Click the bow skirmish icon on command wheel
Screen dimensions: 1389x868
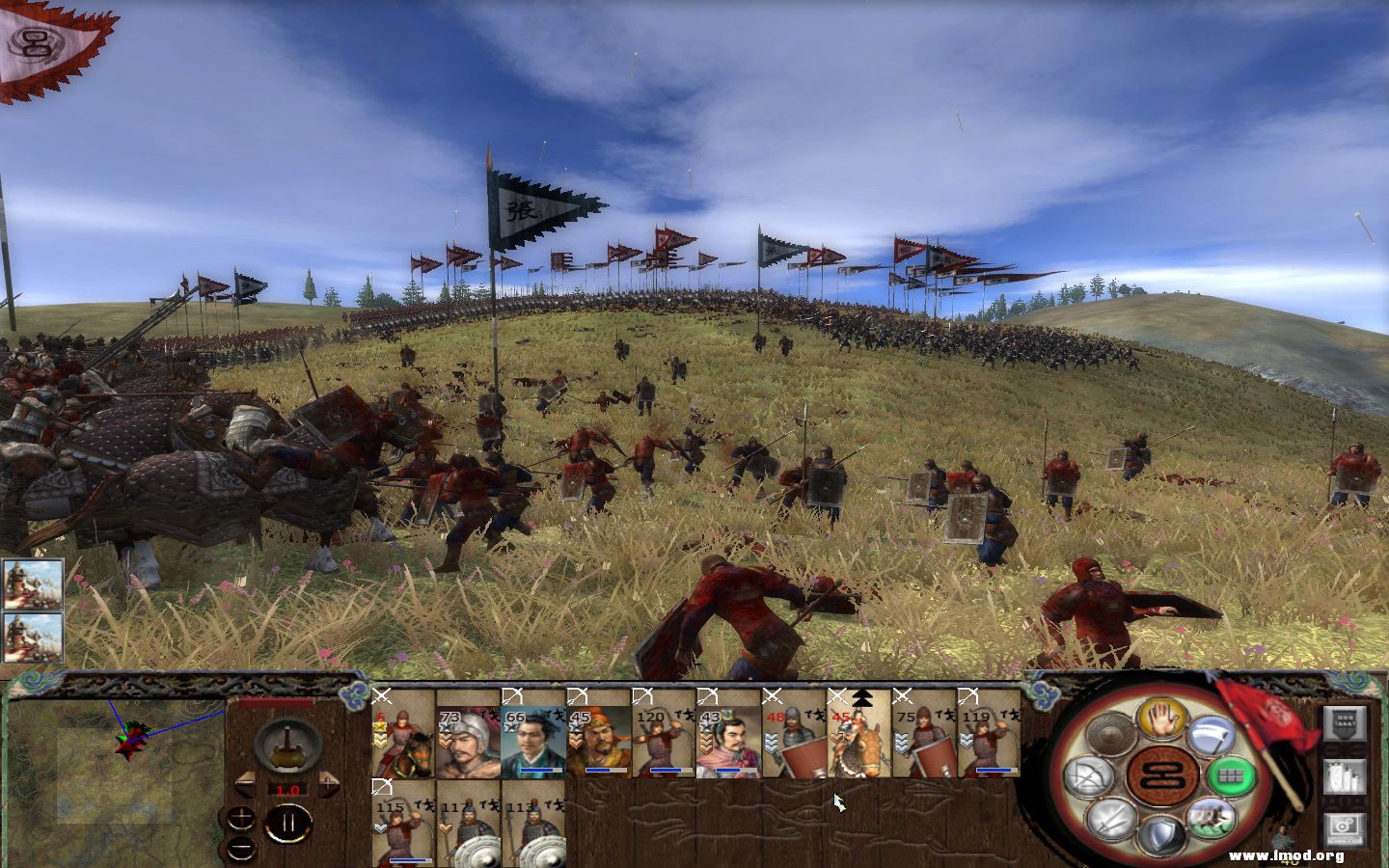[x=1089, y=776]
